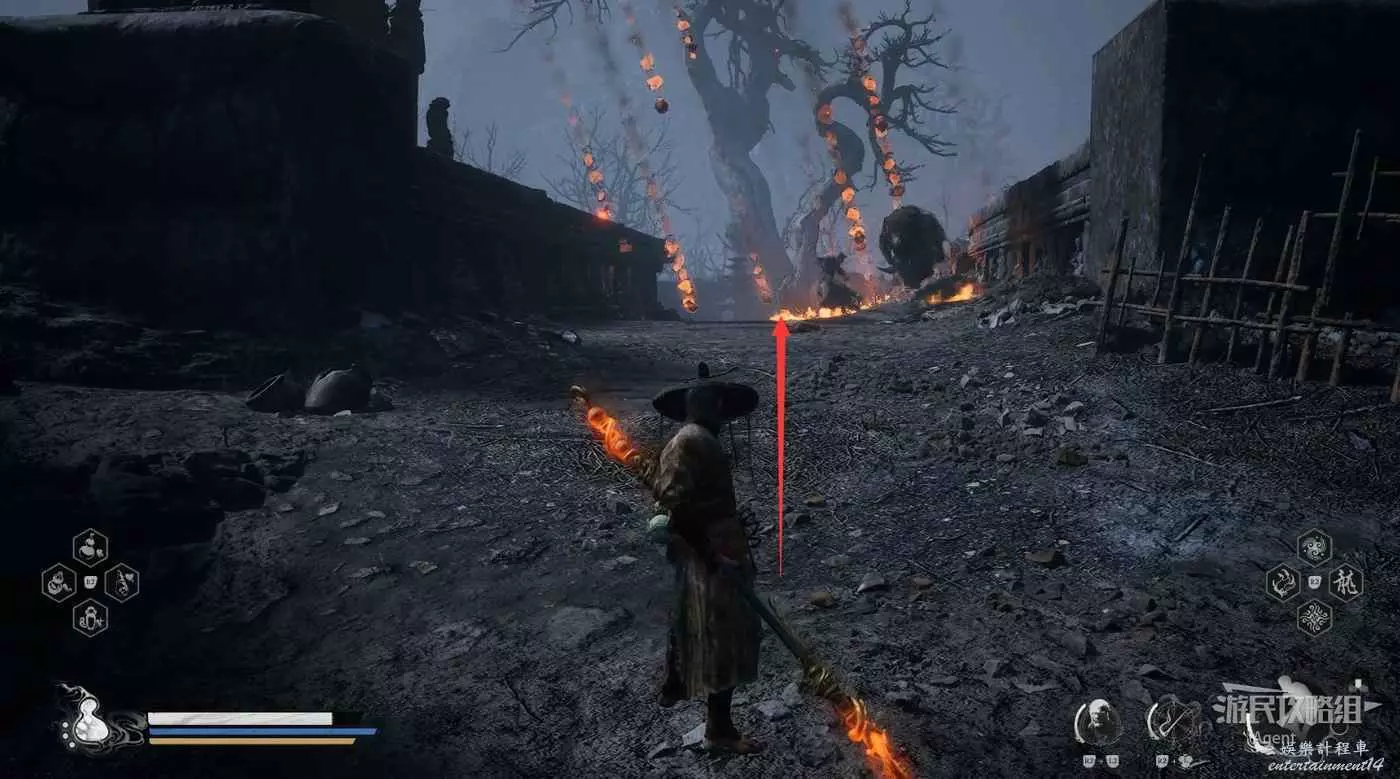1400x779 pixels.
Task: Select the right hexagon item with heart
Action: (121, 582)
